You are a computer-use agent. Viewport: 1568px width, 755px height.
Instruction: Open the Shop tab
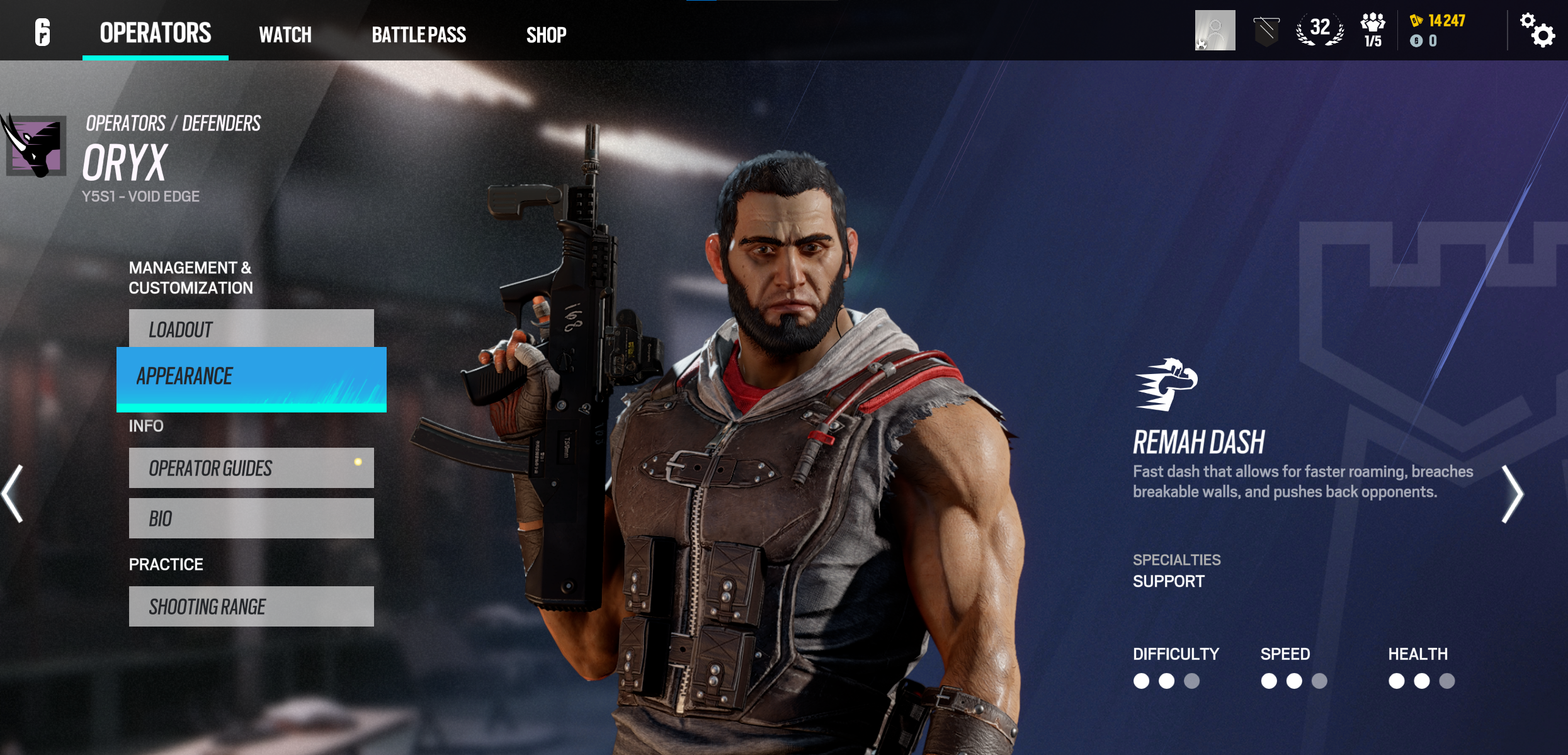(546, 35)
